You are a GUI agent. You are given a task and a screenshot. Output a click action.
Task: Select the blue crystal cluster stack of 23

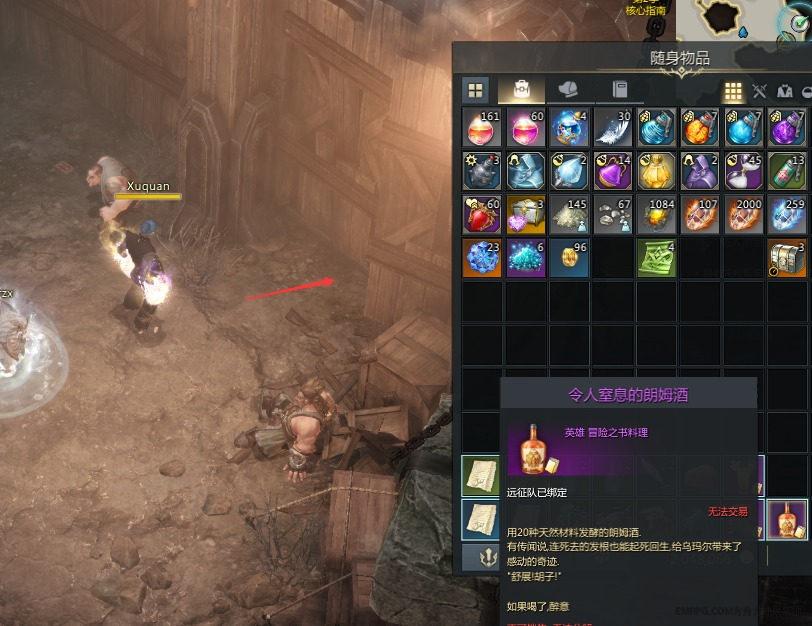pyautogui.click(x=483, y=257)
